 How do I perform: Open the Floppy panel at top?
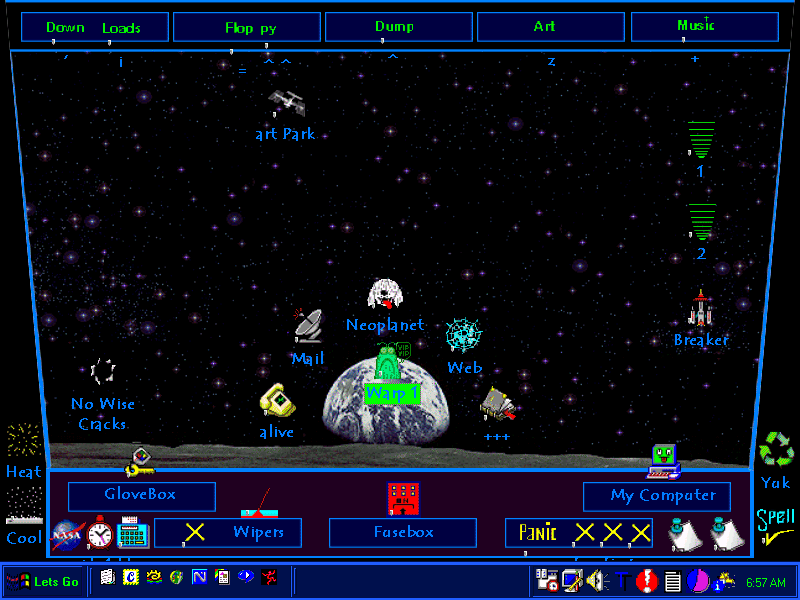247,27
